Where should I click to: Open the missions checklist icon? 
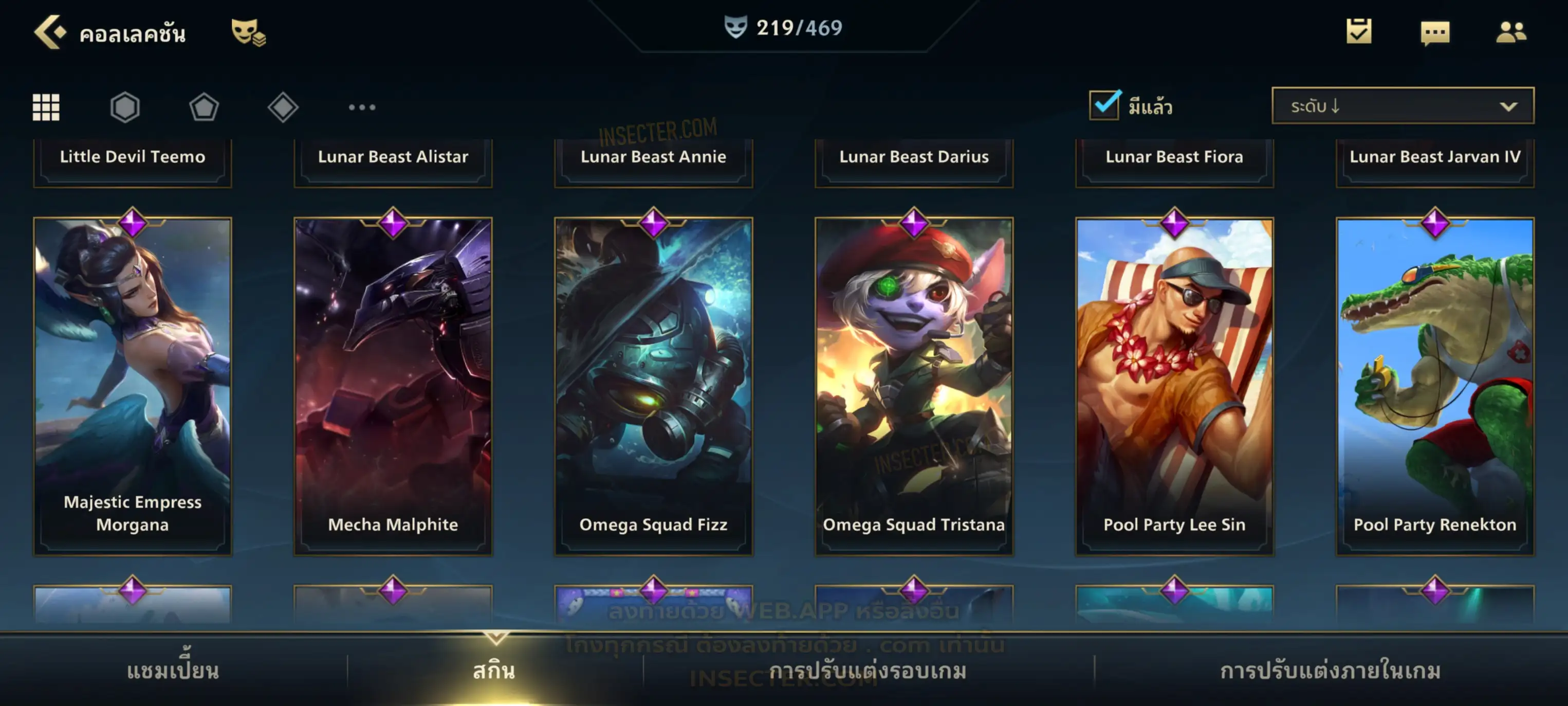coord(1359,31)
